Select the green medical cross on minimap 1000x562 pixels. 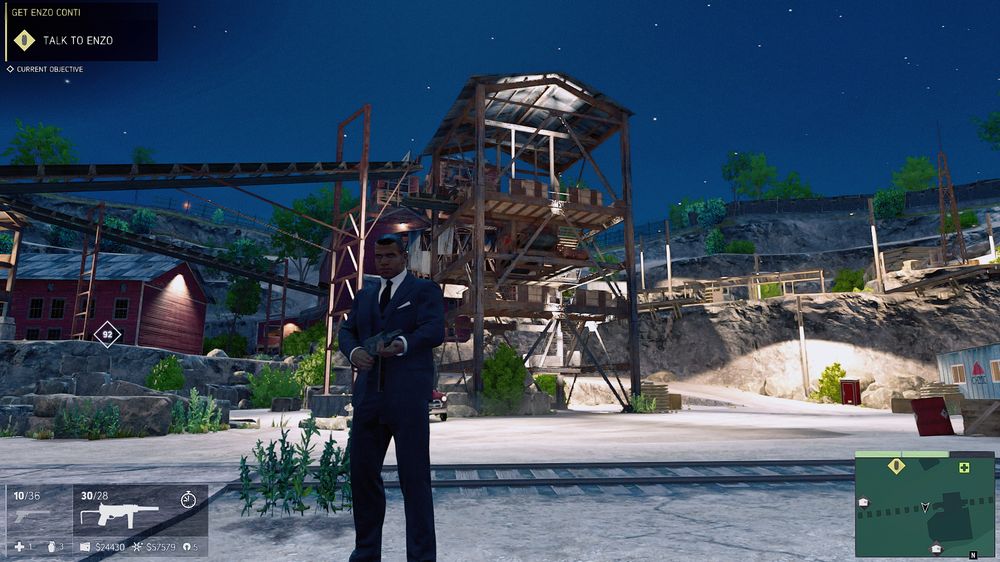click(964, 468)
